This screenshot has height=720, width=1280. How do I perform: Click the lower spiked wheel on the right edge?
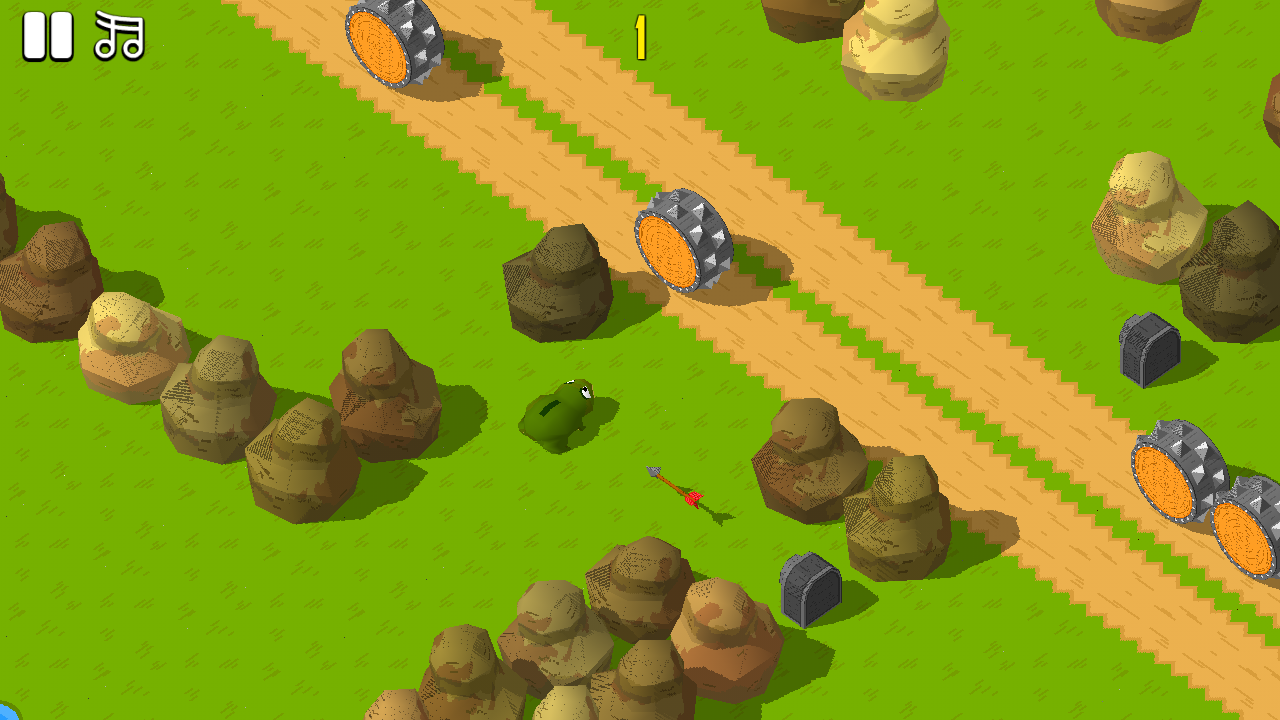pos(1245,535)
